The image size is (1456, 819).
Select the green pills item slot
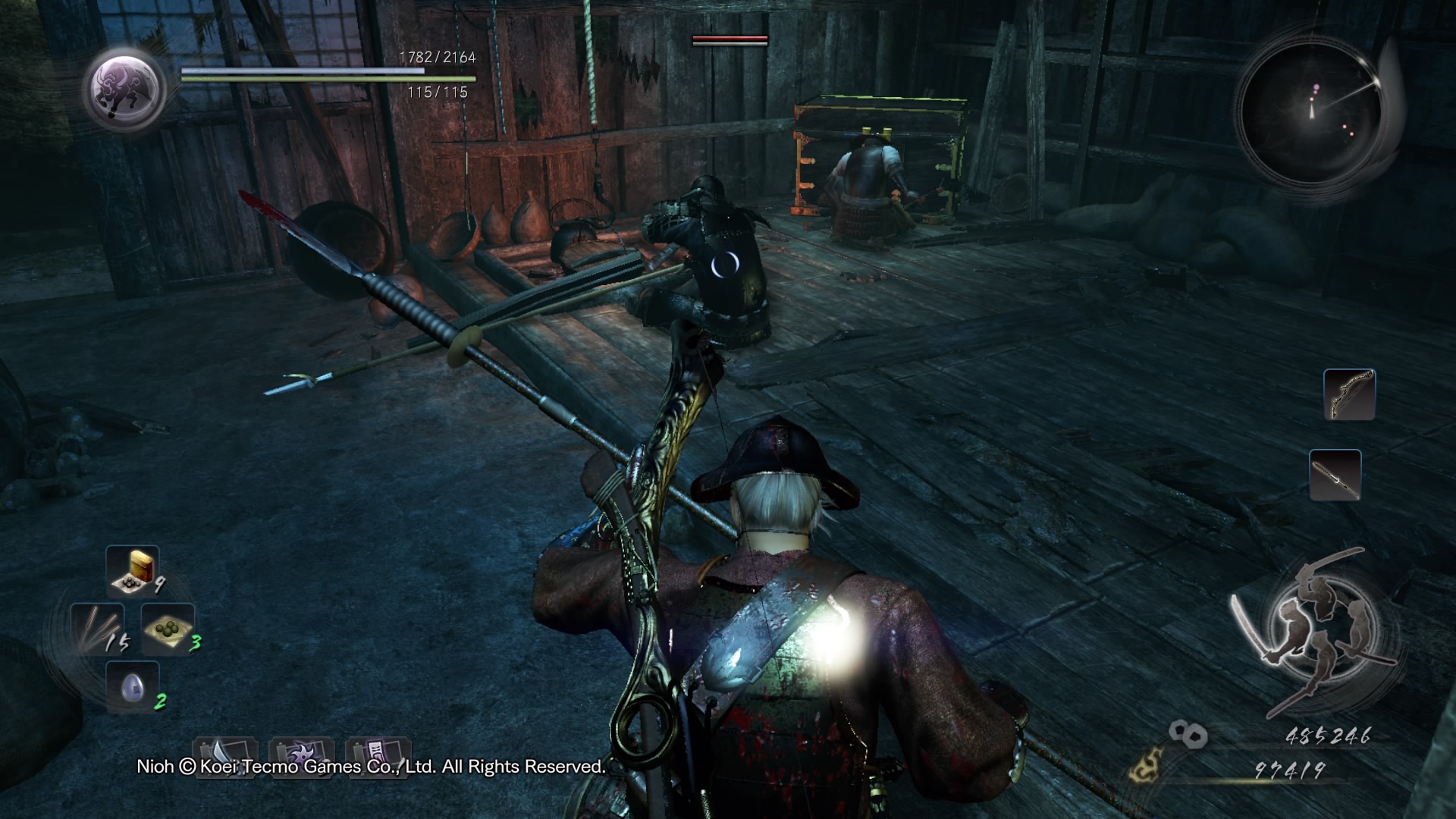168,629
